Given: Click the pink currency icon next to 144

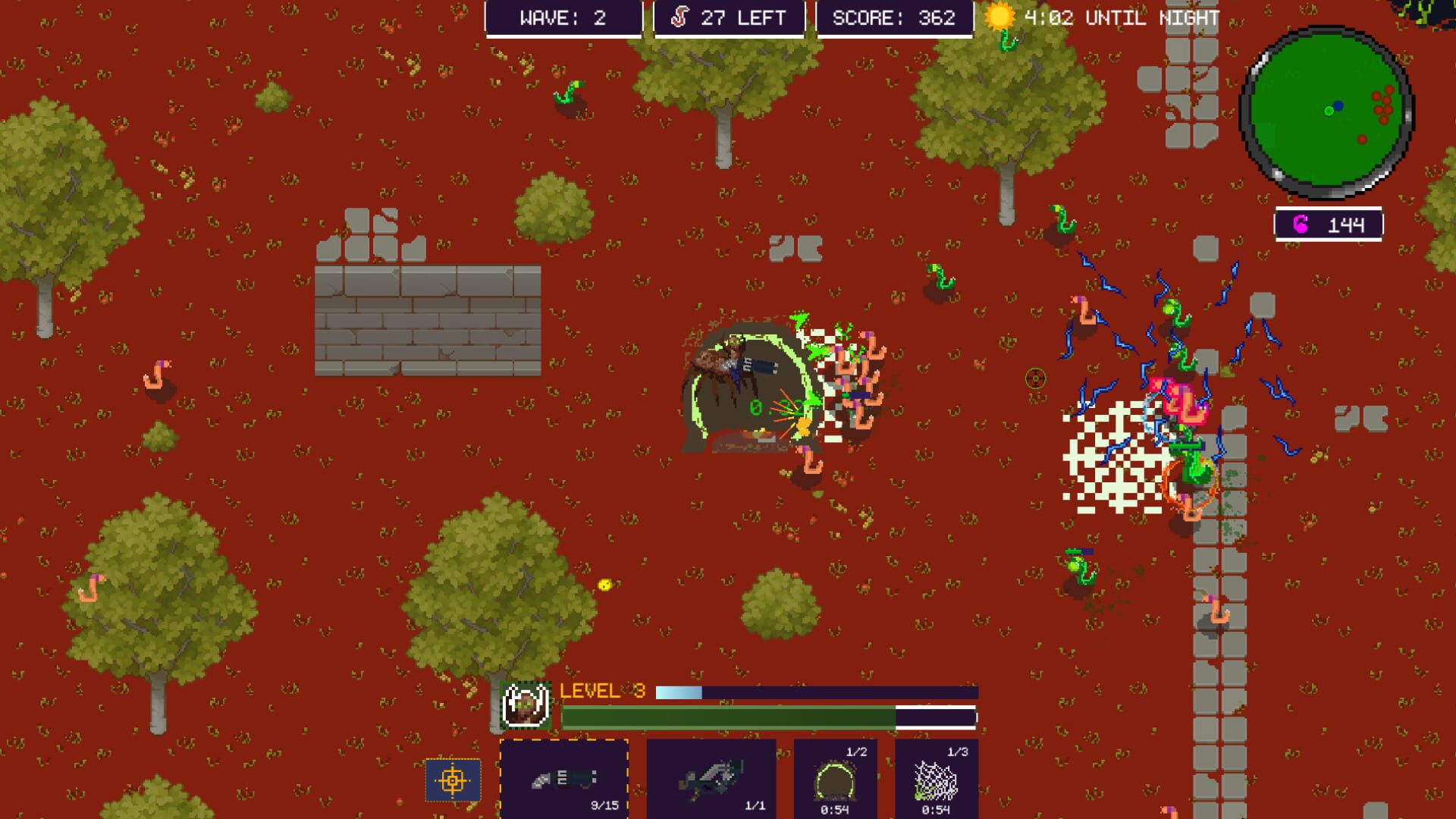Looking at the screenshot, I should [1300, 222].
